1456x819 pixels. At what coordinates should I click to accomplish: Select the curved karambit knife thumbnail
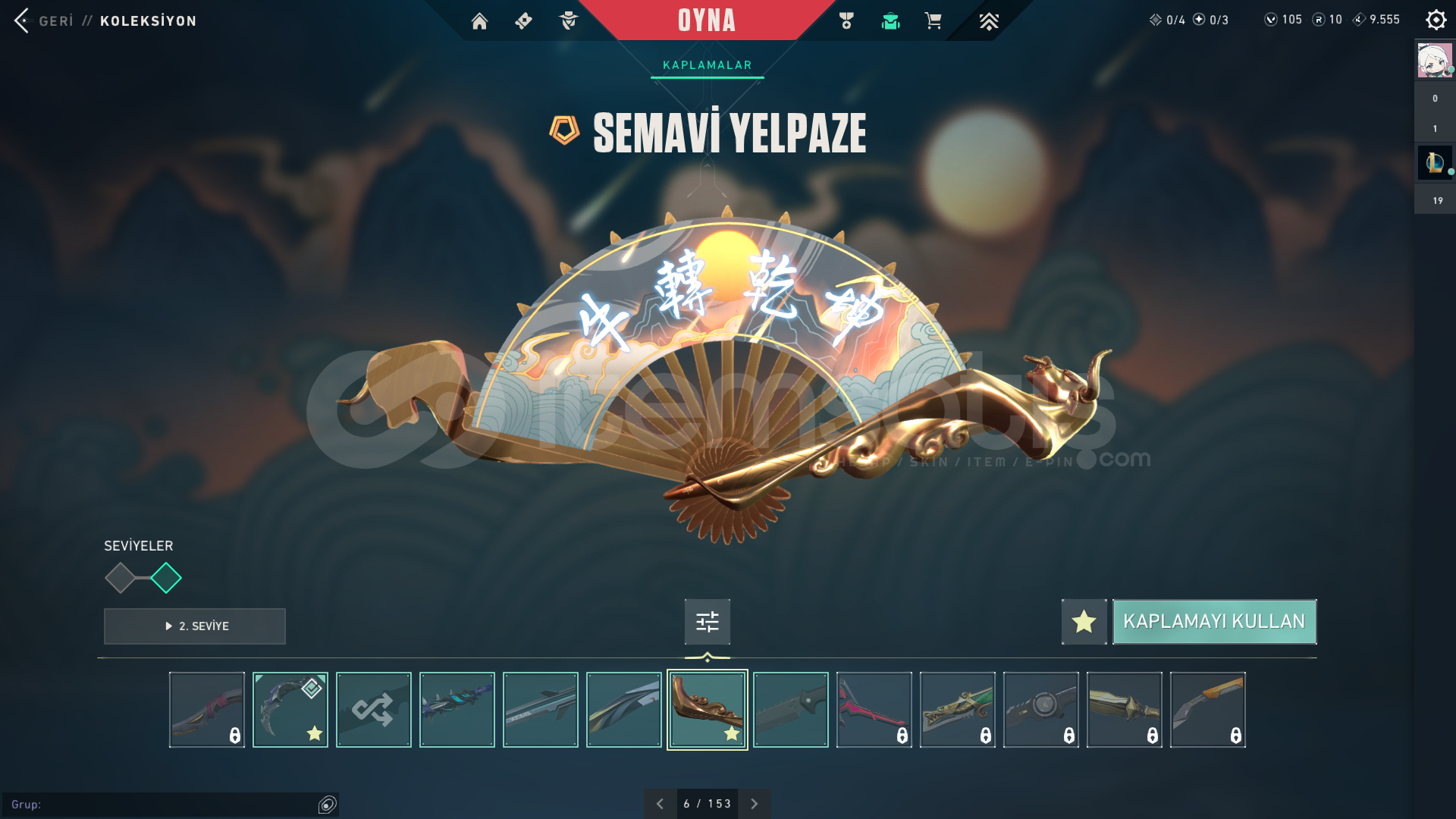point(290,710)
